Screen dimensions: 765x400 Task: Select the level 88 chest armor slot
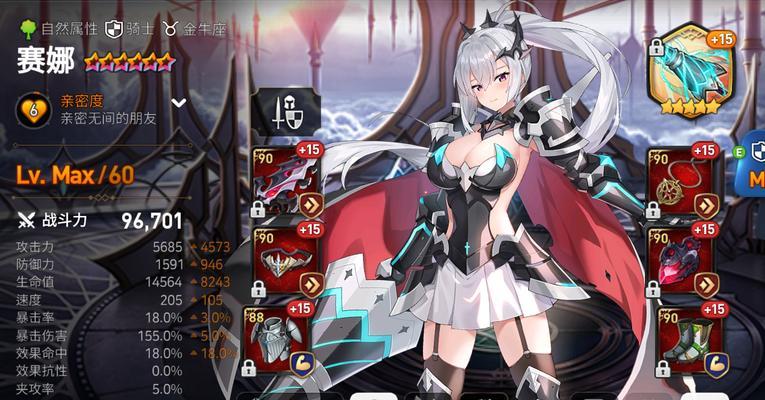(x=284, y=338)
